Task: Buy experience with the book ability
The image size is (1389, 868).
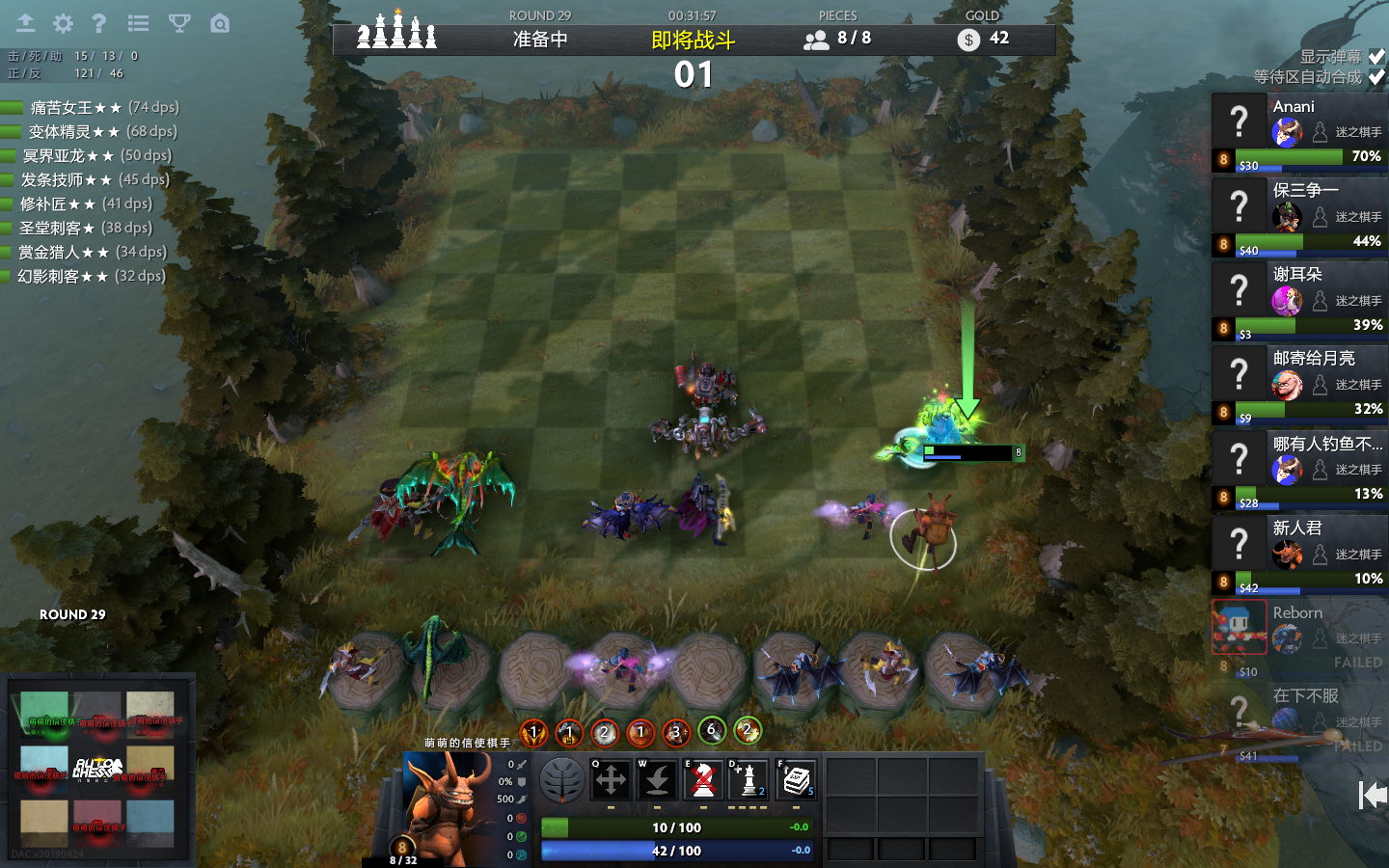Action: click(796, 779)
